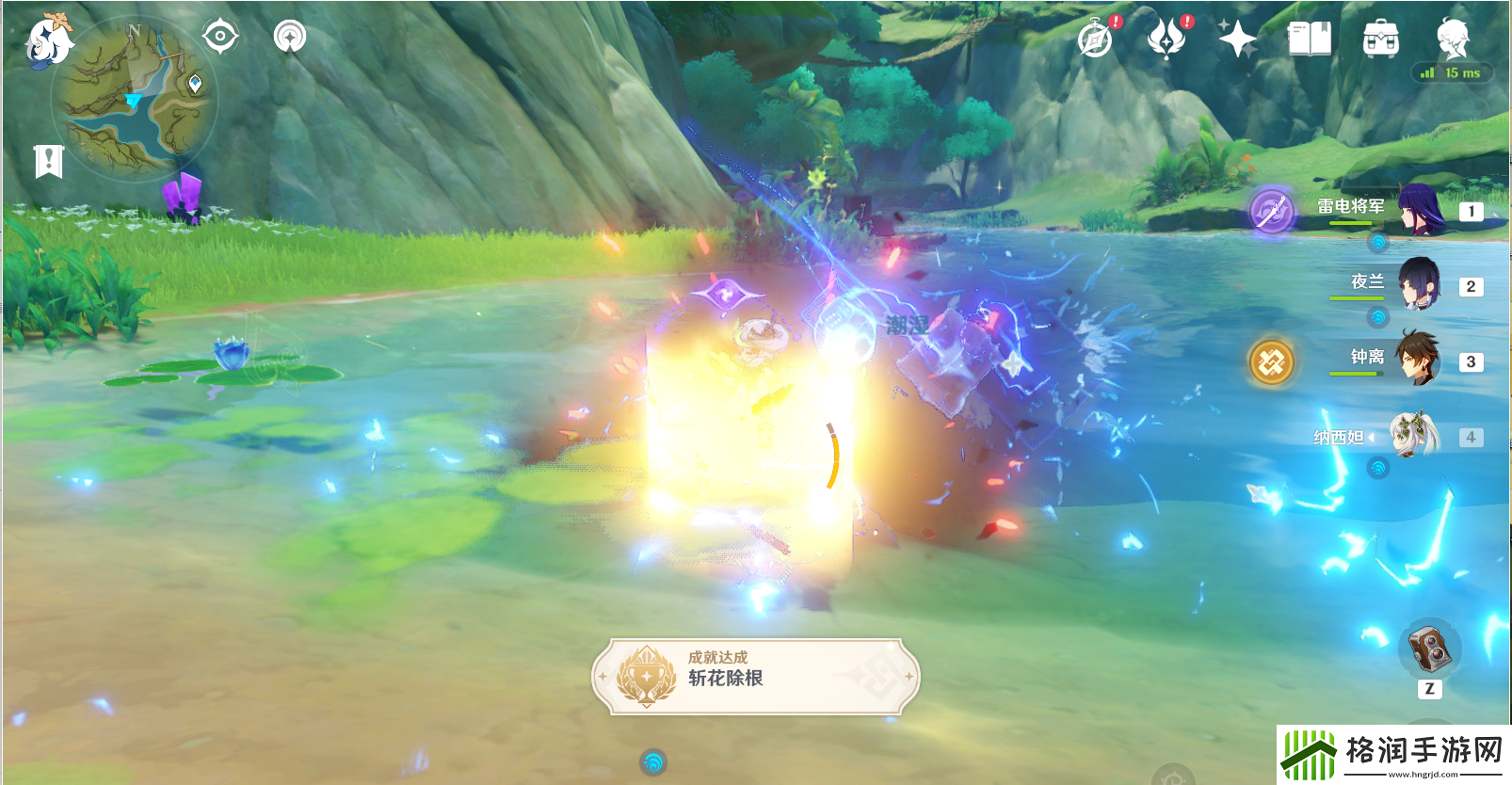The width and height of the screenshot is (1512, 785).
Task: Switch to party member 夜兰
Action: [1419, 284]
